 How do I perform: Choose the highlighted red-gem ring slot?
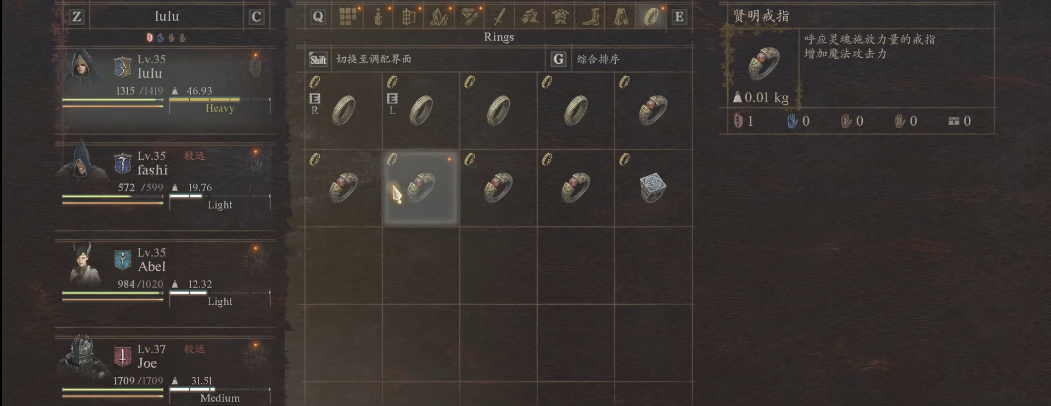tap(420, 187)
